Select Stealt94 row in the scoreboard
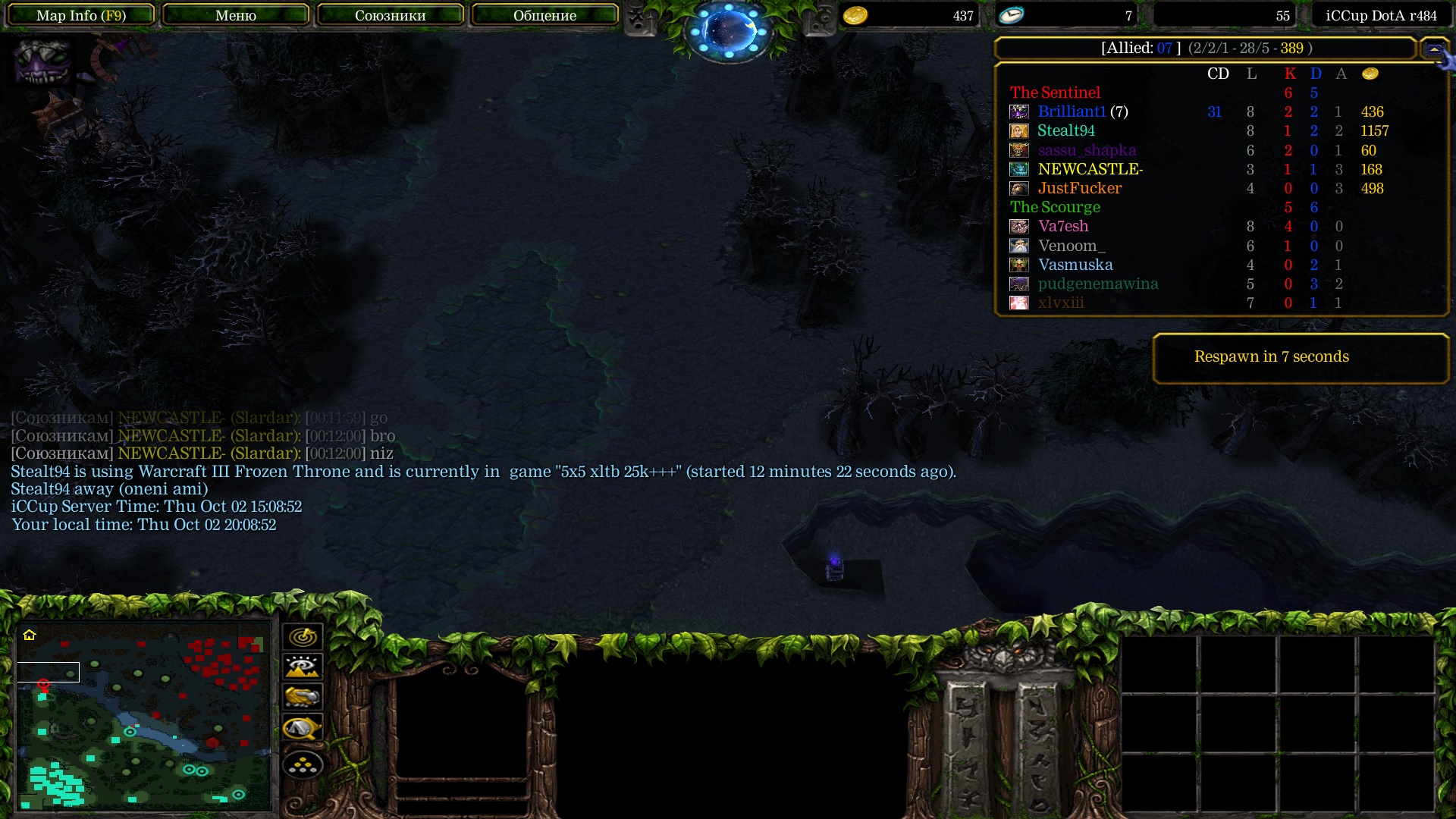This screenshot has width=1456, height=819. [x=1065, y=131]
